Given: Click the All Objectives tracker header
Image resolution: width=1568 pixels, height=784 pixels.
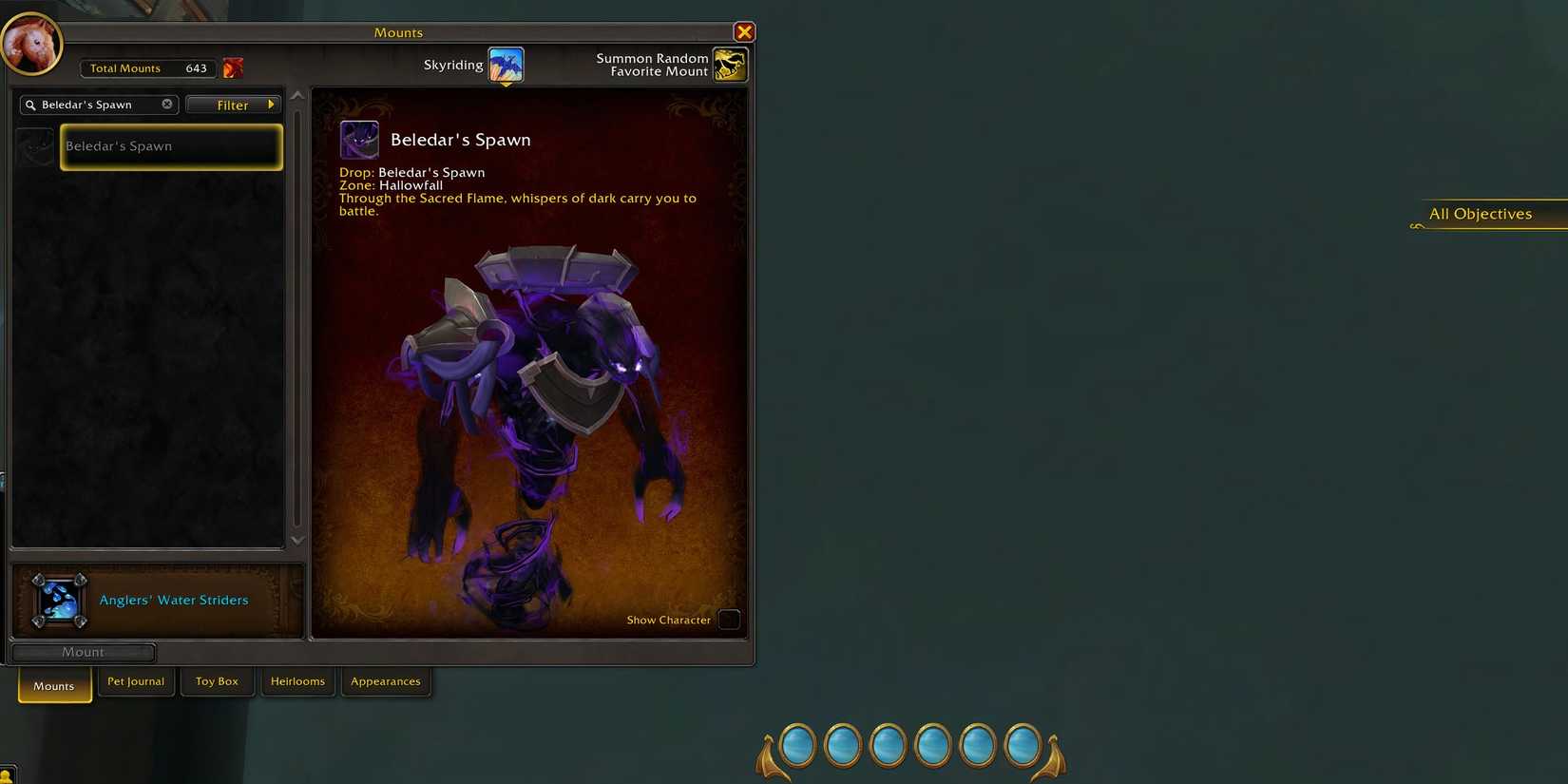Looking at the screenshot, I should click(1480, 213).
